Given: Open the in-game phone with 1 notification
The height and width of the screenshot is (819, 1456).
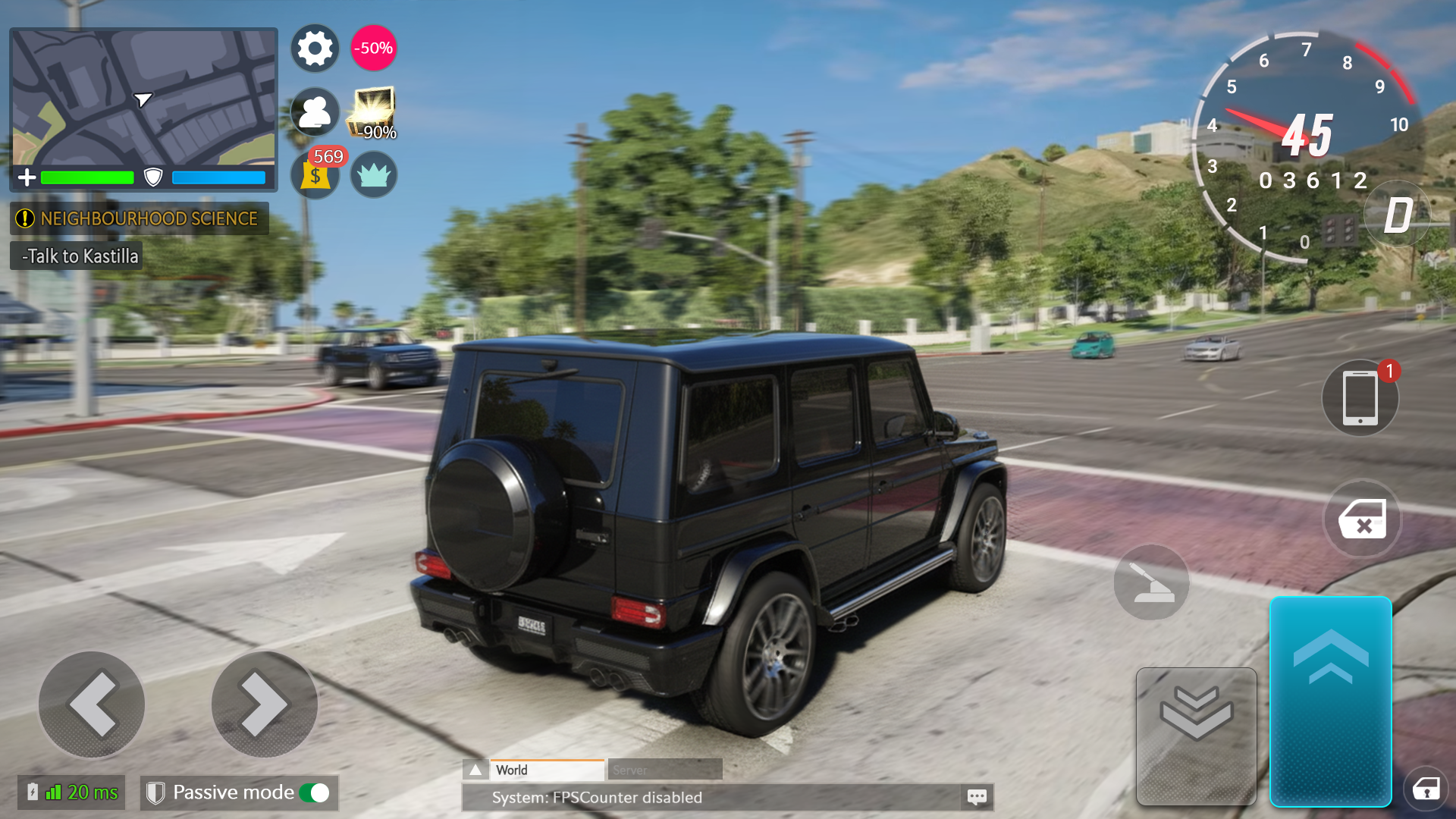Looking at the screenshot, I should 1360,398.
